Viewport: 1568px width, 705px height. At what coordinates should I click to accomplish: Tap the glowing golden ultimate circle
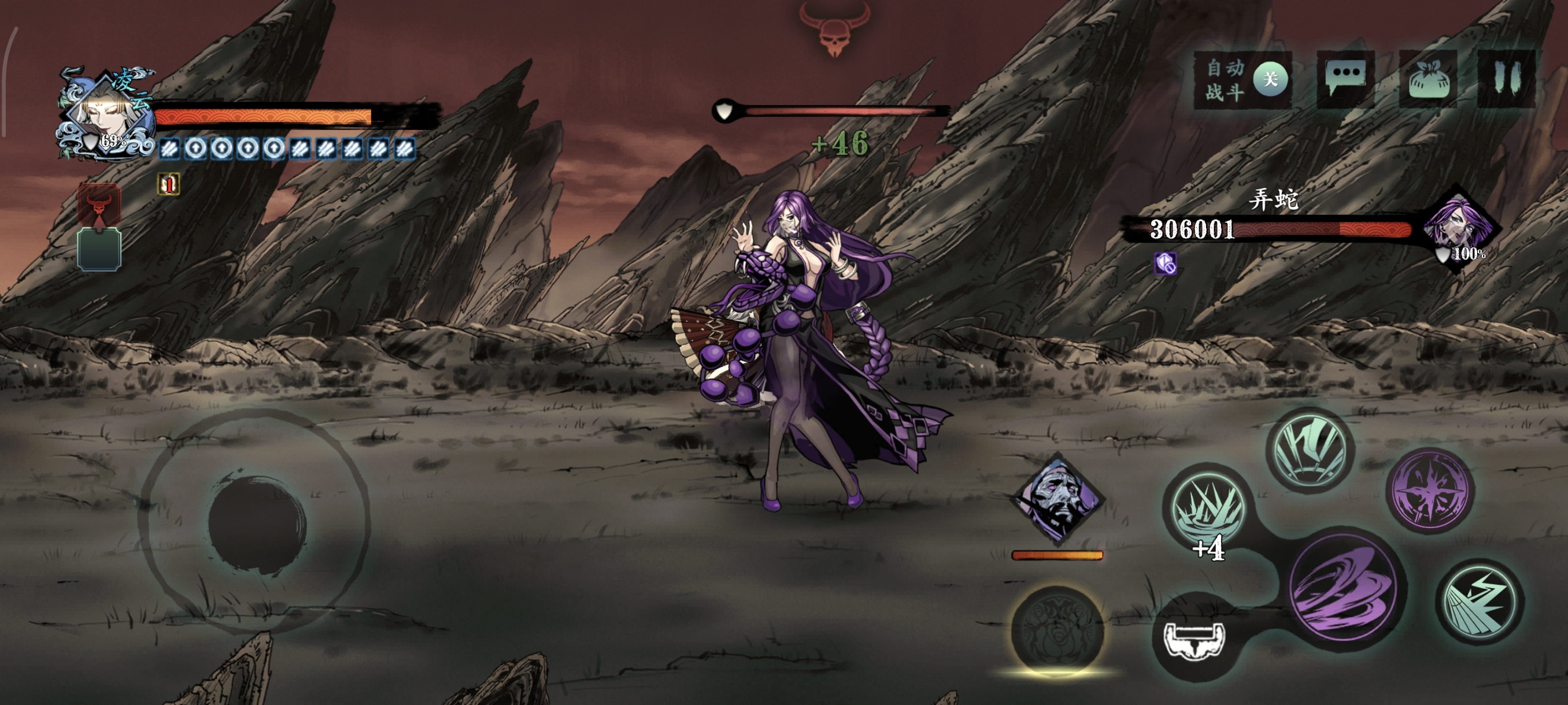[1057, 632]
